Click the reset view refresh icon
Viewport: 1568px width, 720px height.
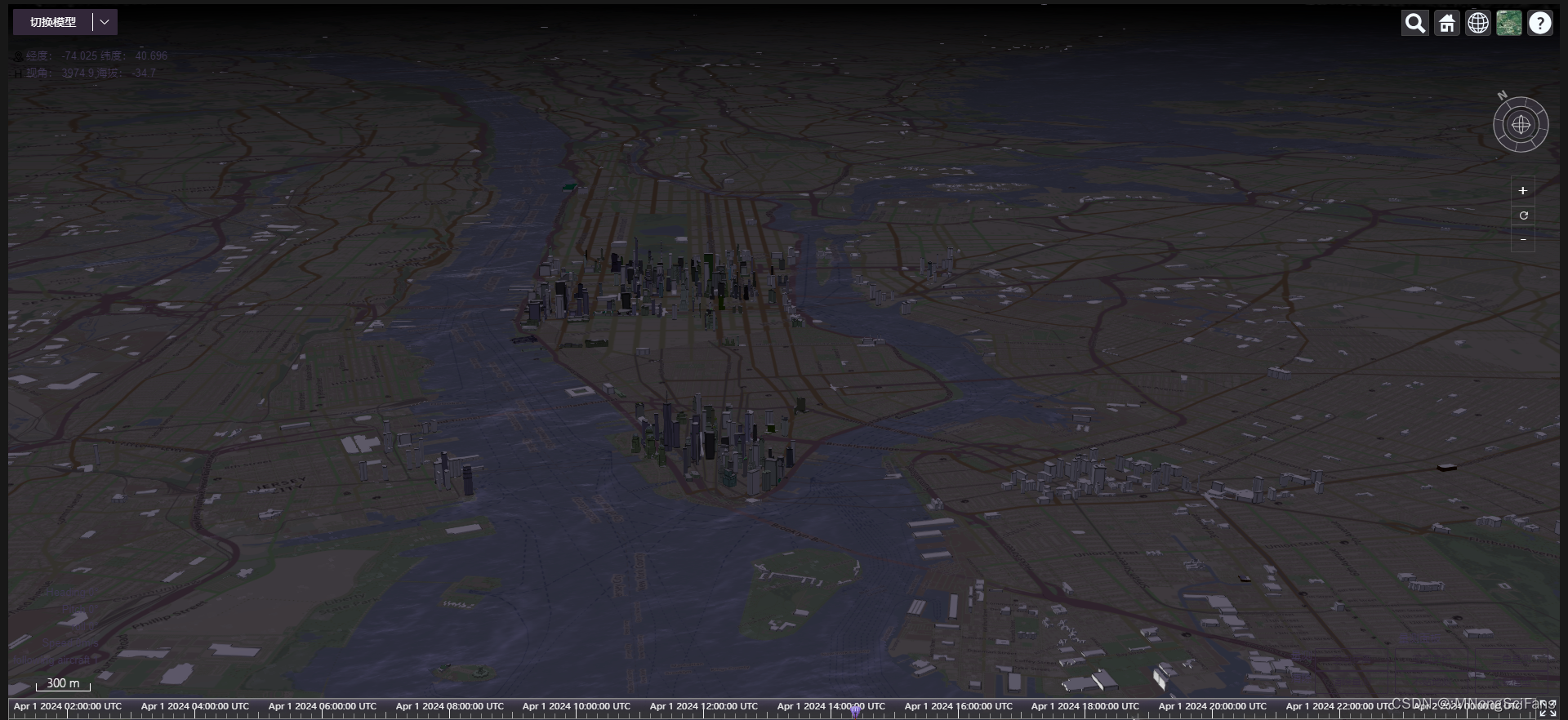(x=1523, y=216)
